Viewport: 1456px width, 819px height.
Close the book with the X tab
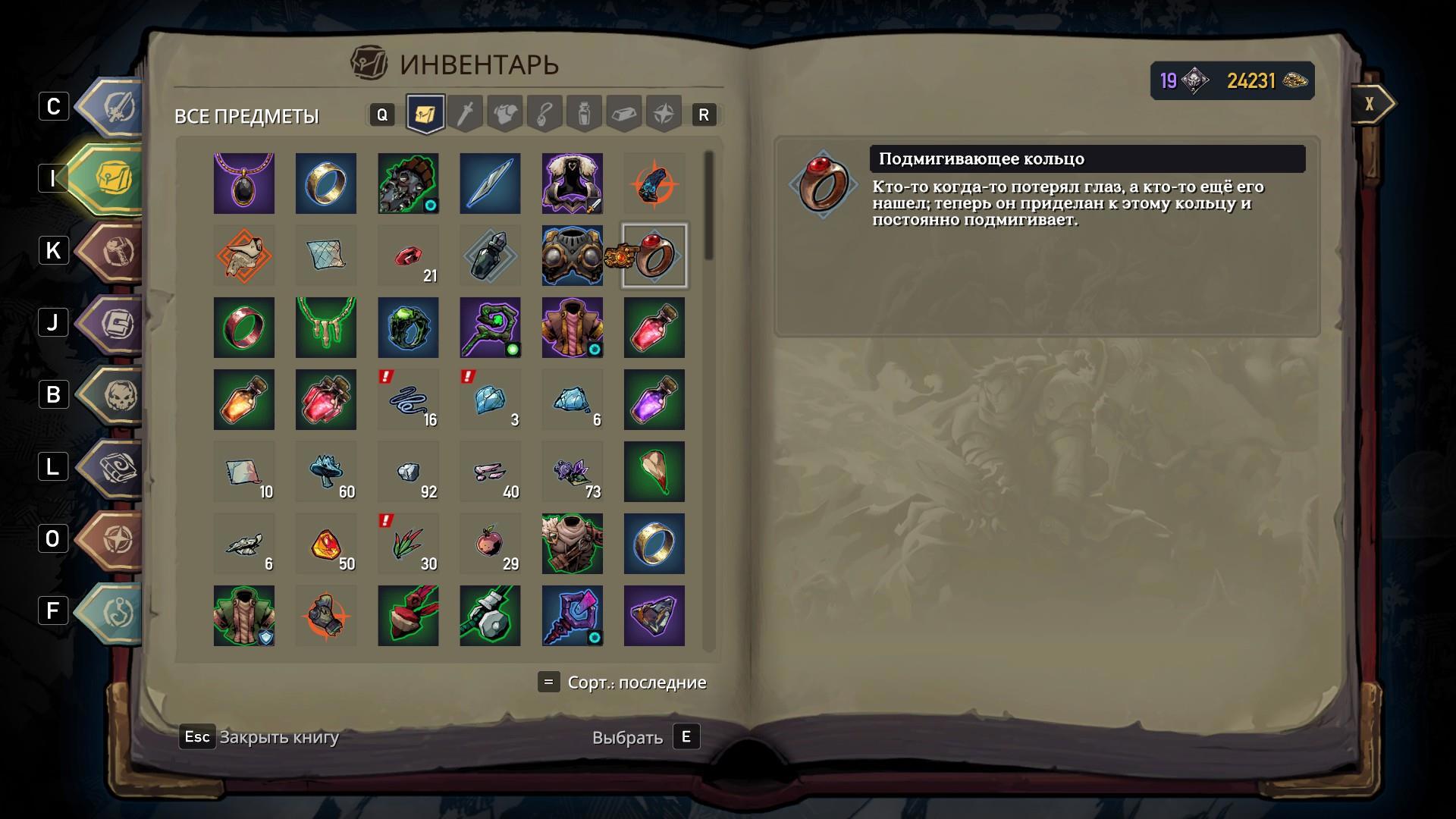1371,104
